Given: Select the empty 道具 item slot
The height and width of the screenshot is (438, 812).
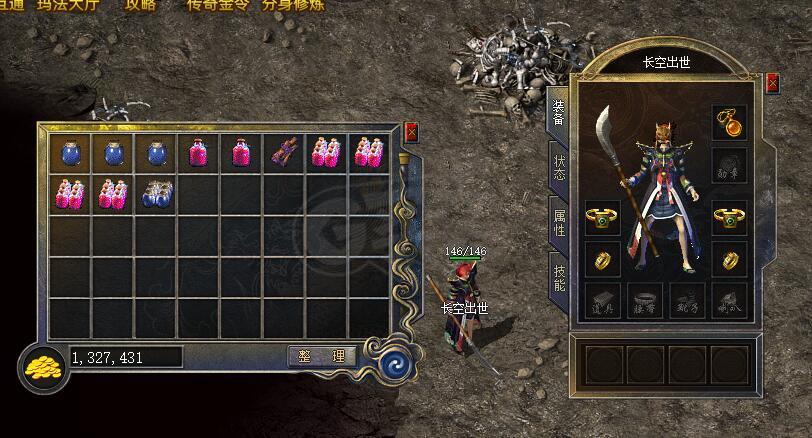Looking at the screenshot, I should pyautogui.click(x=603, y=299).
